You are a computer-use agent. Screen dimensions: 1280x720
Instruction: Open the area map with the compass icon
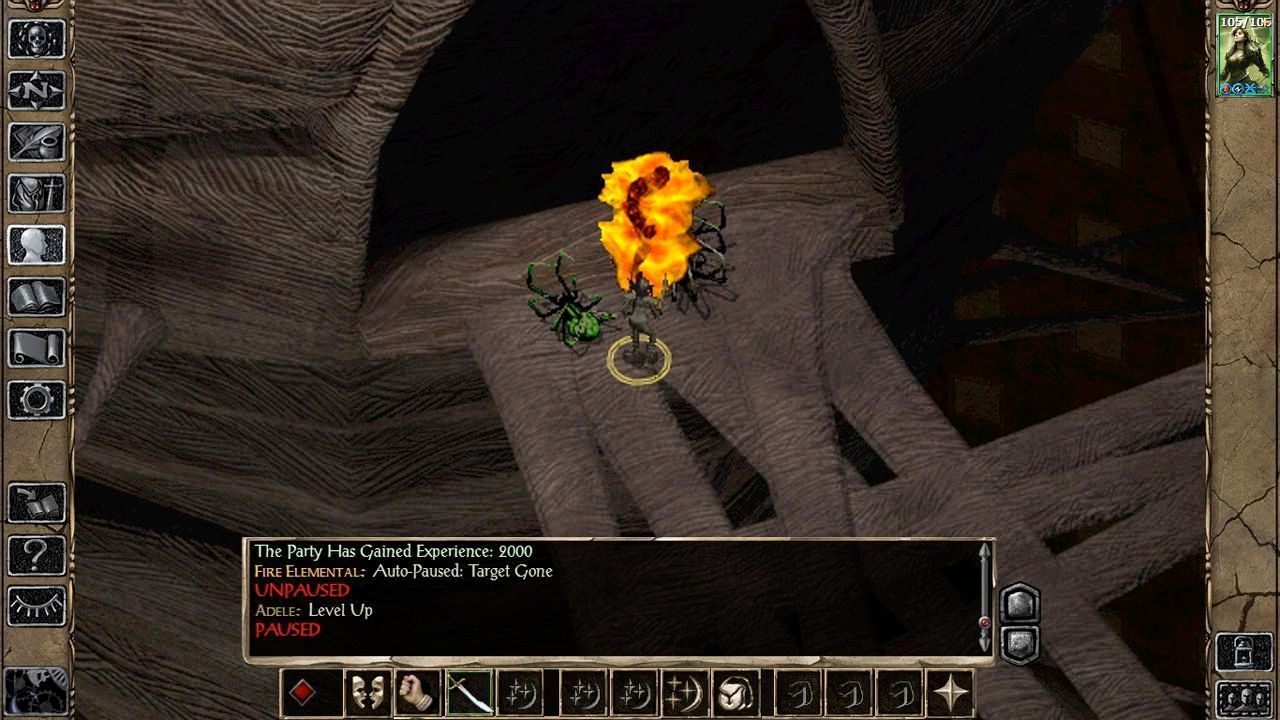point(37,91)
